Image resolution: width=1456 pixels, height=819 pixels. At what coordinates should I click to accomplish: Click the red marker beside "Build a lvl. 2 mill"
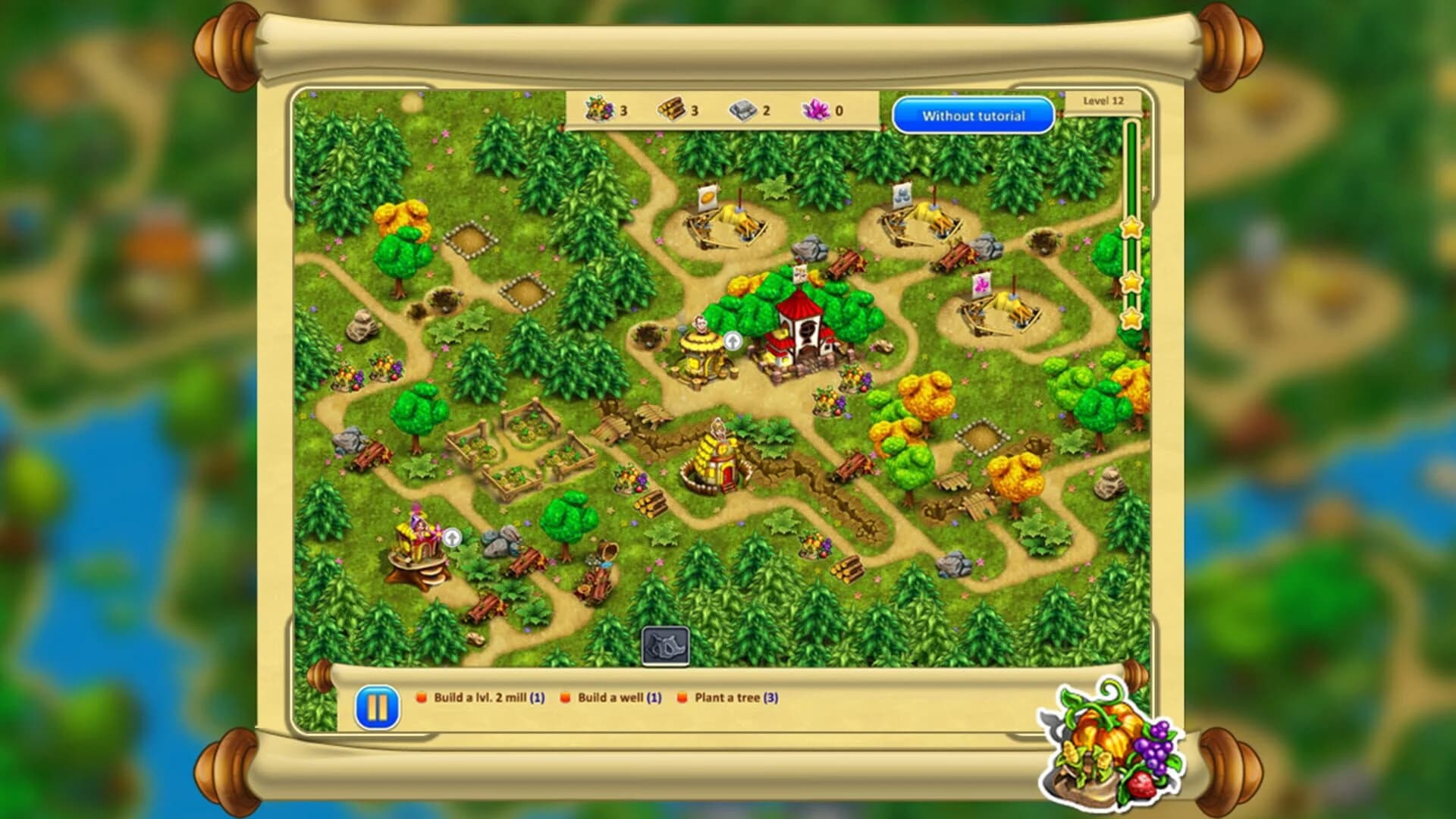pos(420,698)
